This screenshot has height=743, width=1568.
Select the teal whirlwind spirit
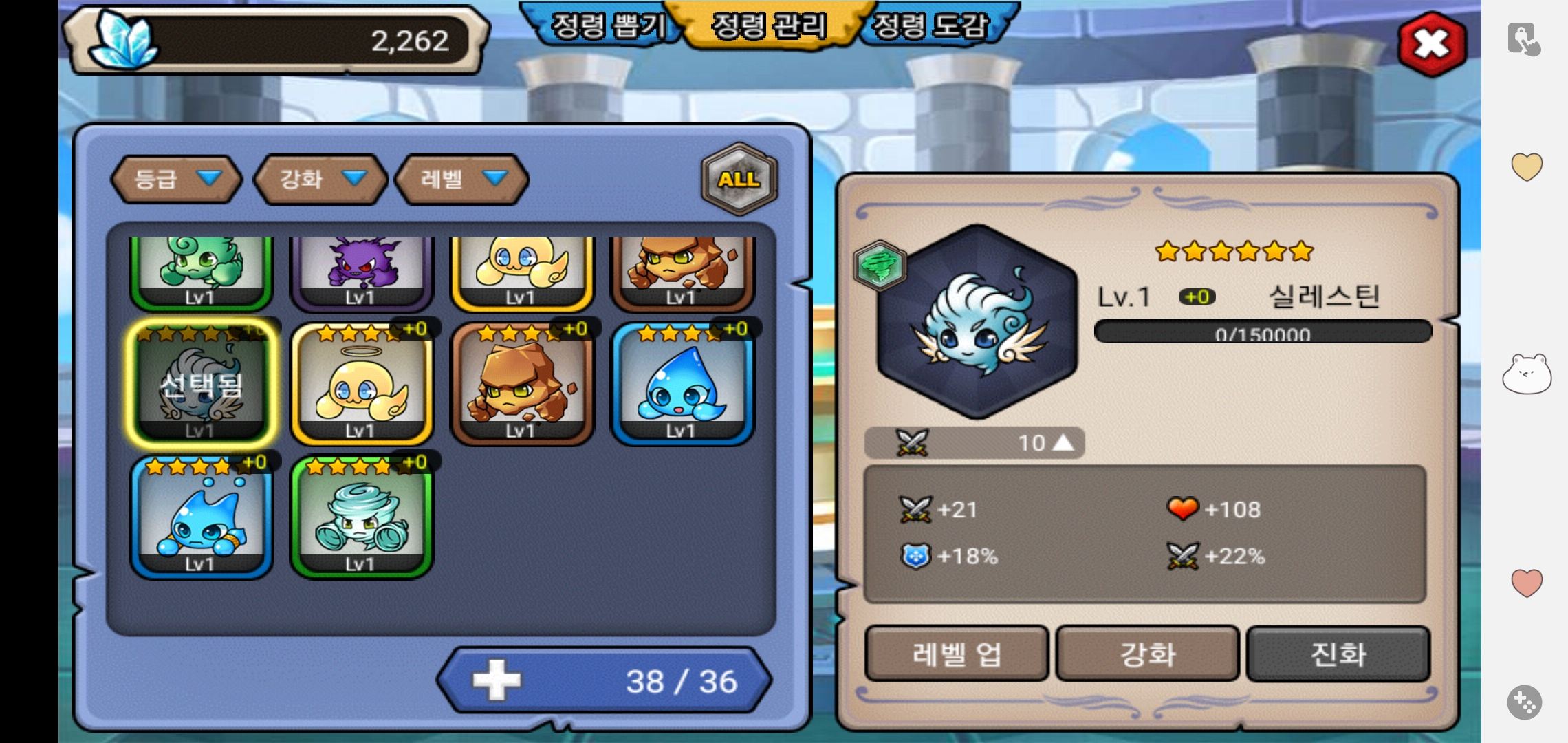tap(362, 517)
